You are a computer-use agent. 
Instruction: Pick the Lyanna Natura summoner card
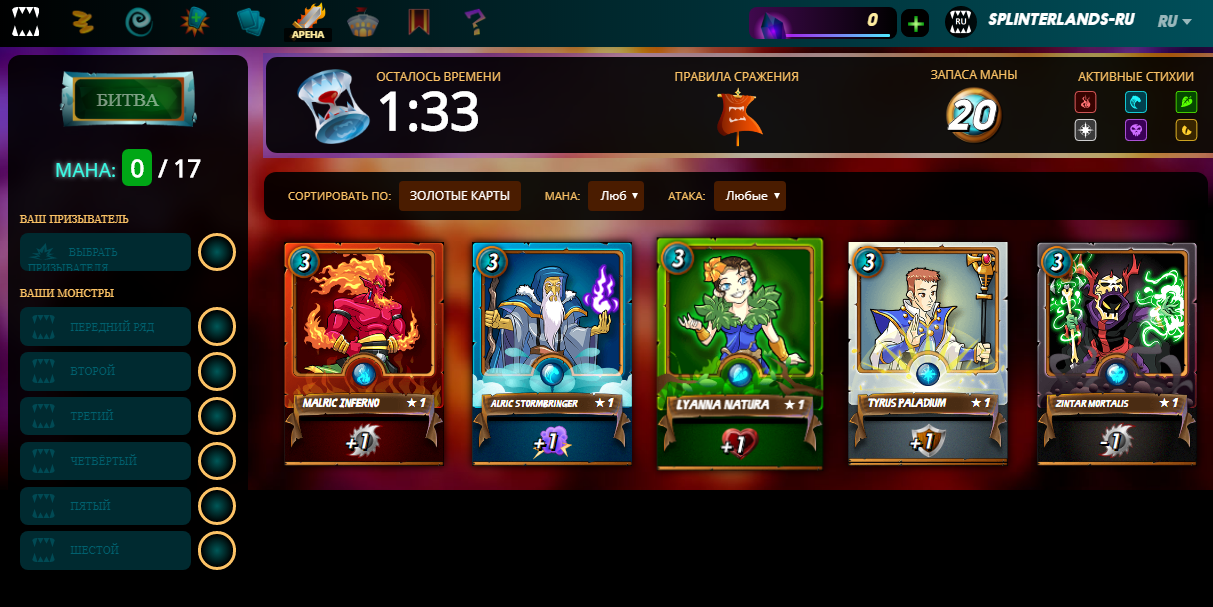pos(739,353)
